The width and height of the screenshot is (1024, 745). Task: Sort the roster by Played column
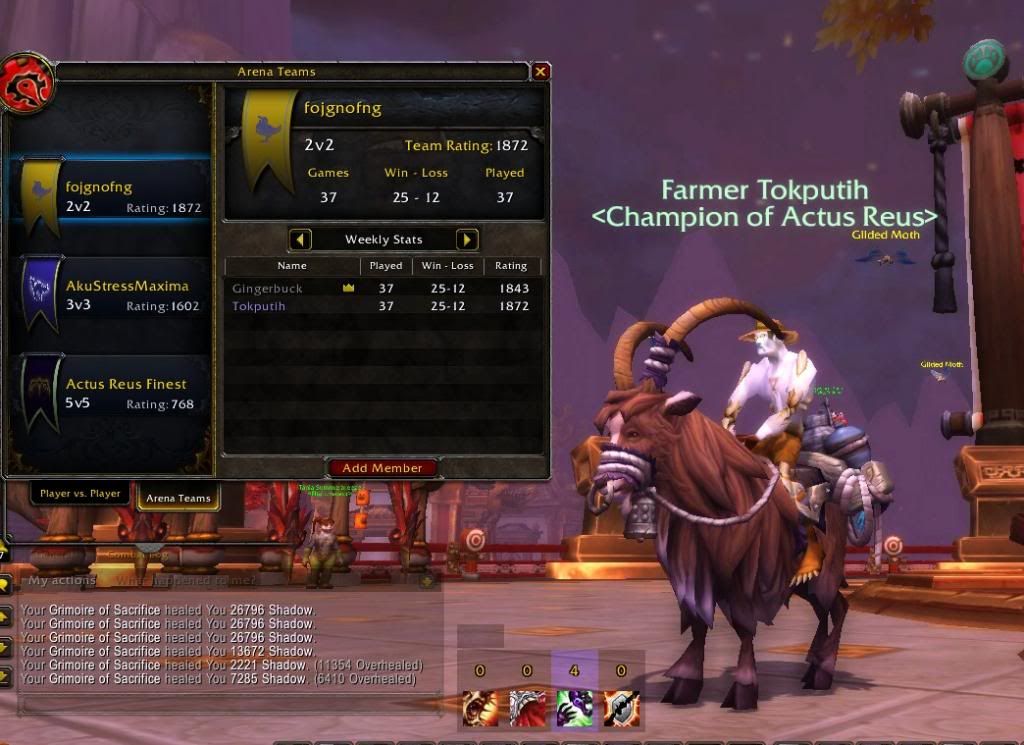click(385, 266)
